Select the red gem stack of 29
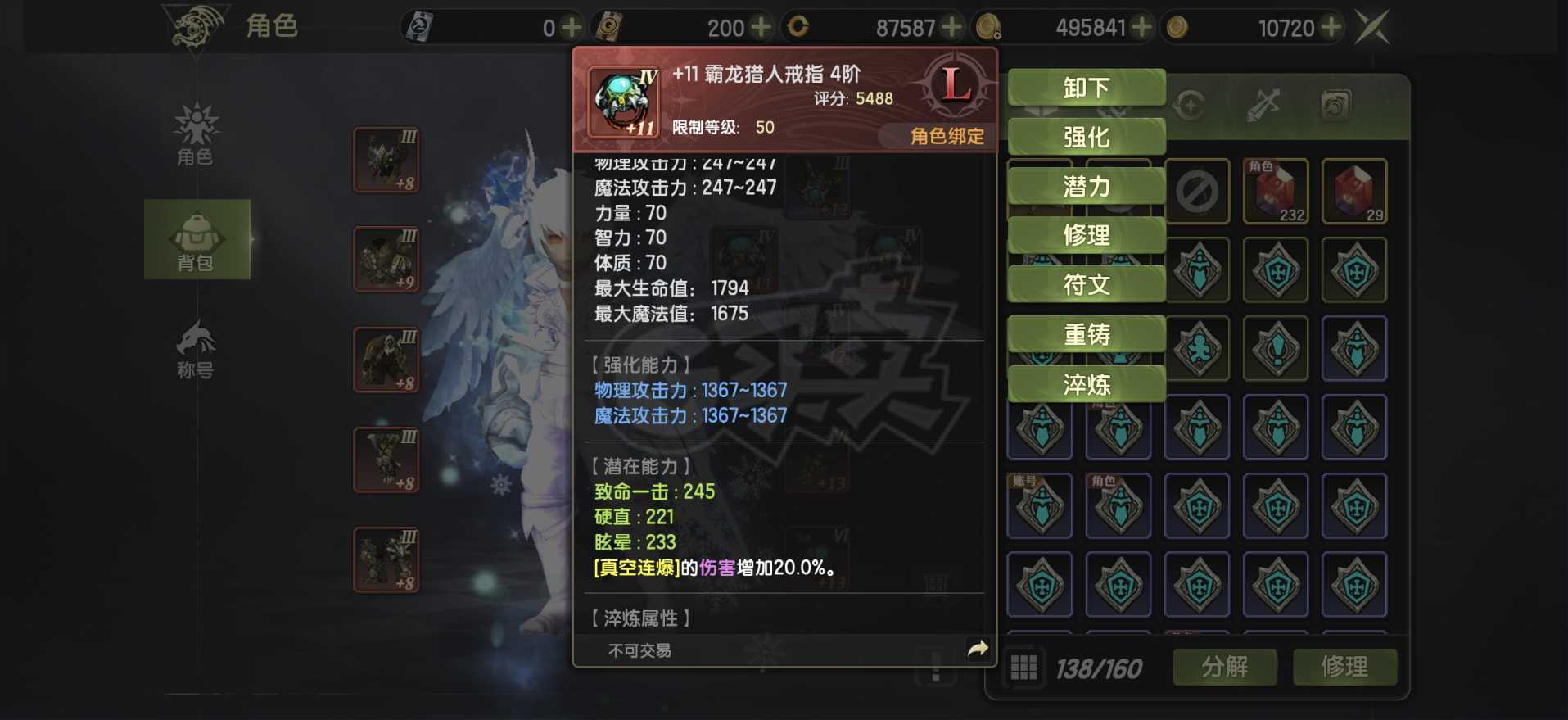Image resolution: width=1568 pixels, height=720 pixels. click(x=1354, y=191)
